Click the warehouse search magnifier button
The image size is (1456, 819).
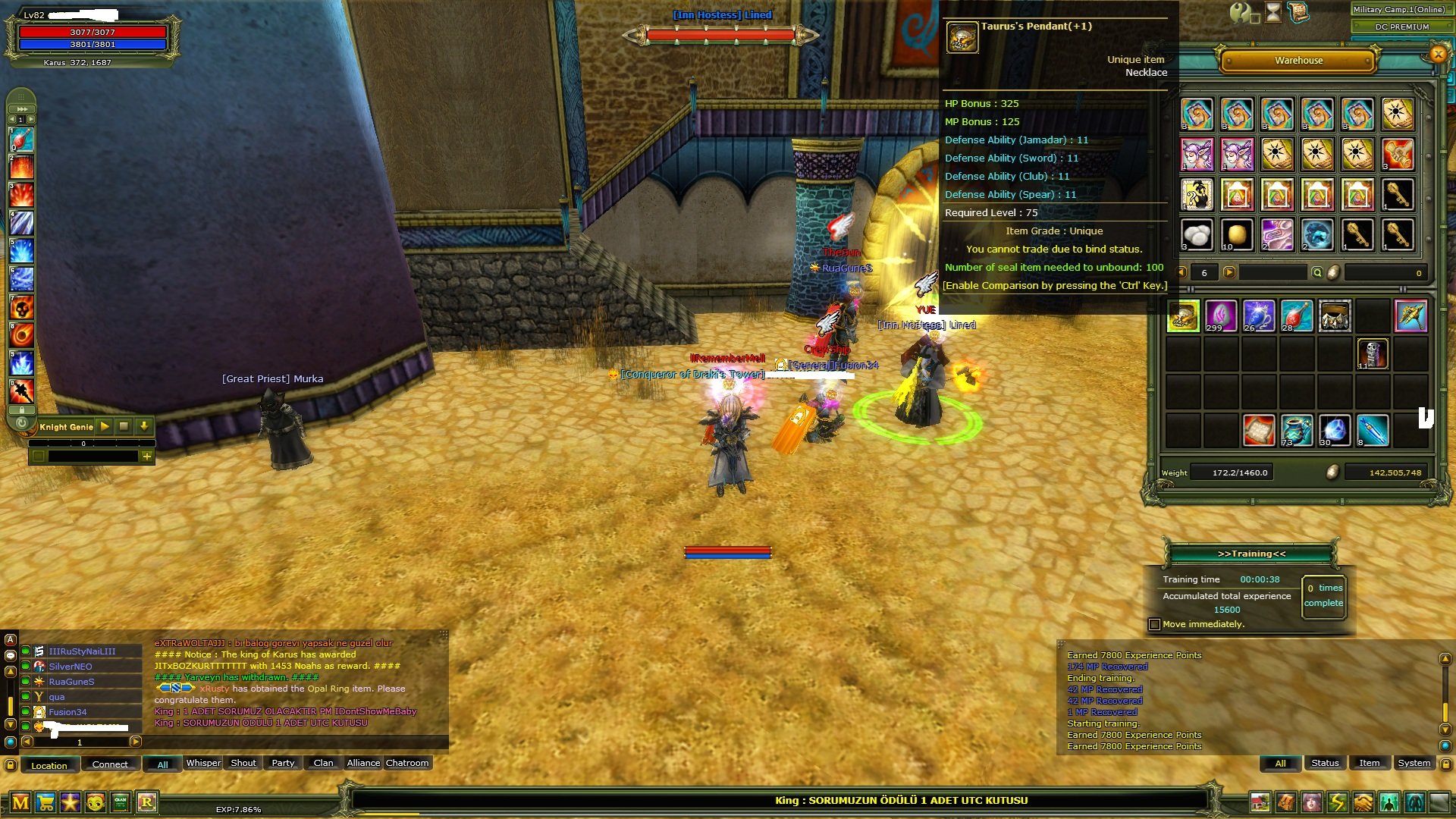click(1317, 273)
